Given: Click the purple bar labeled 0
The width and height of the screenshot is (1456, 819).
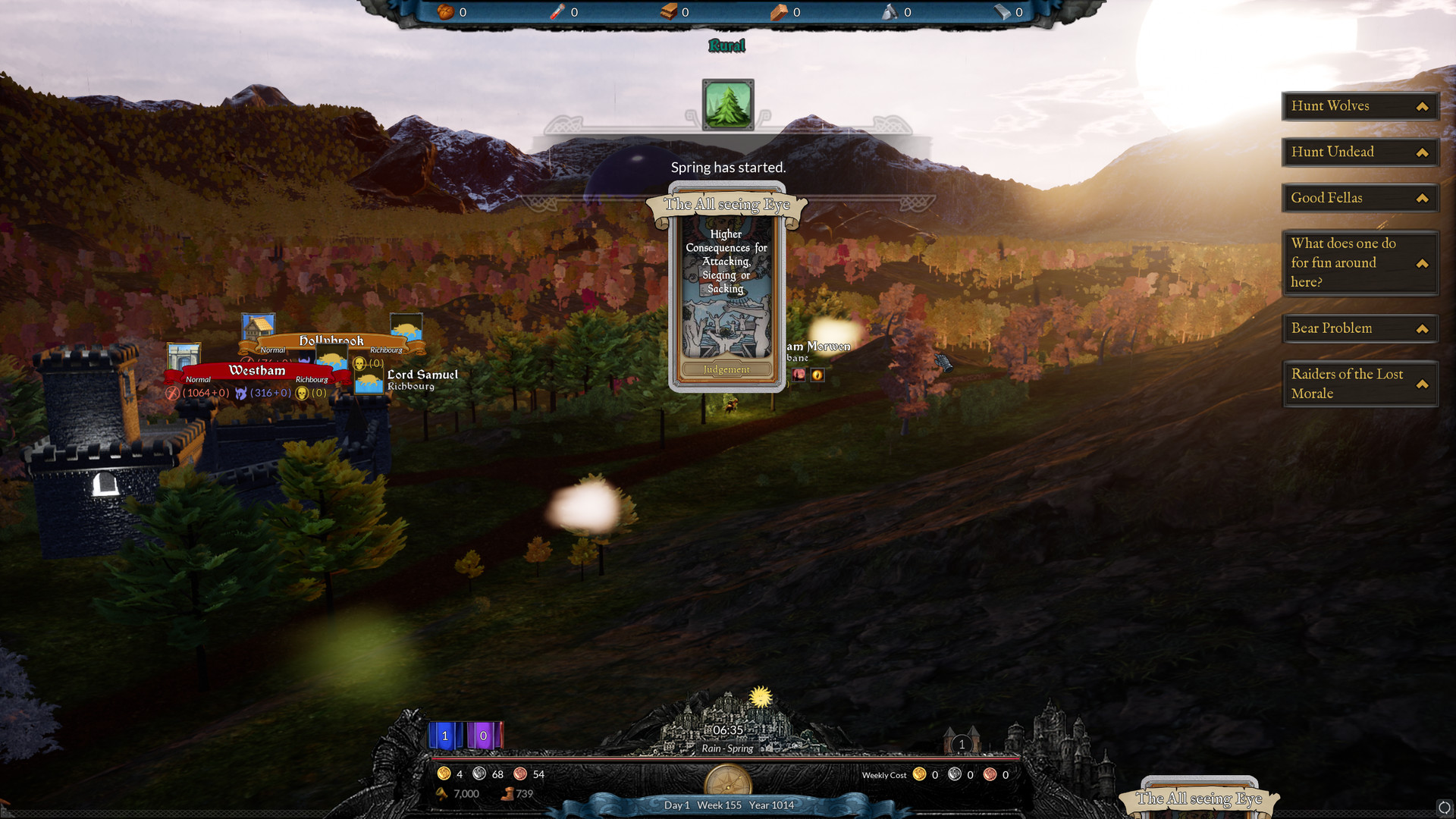Looking at the screenshot, I should [483, 735].
